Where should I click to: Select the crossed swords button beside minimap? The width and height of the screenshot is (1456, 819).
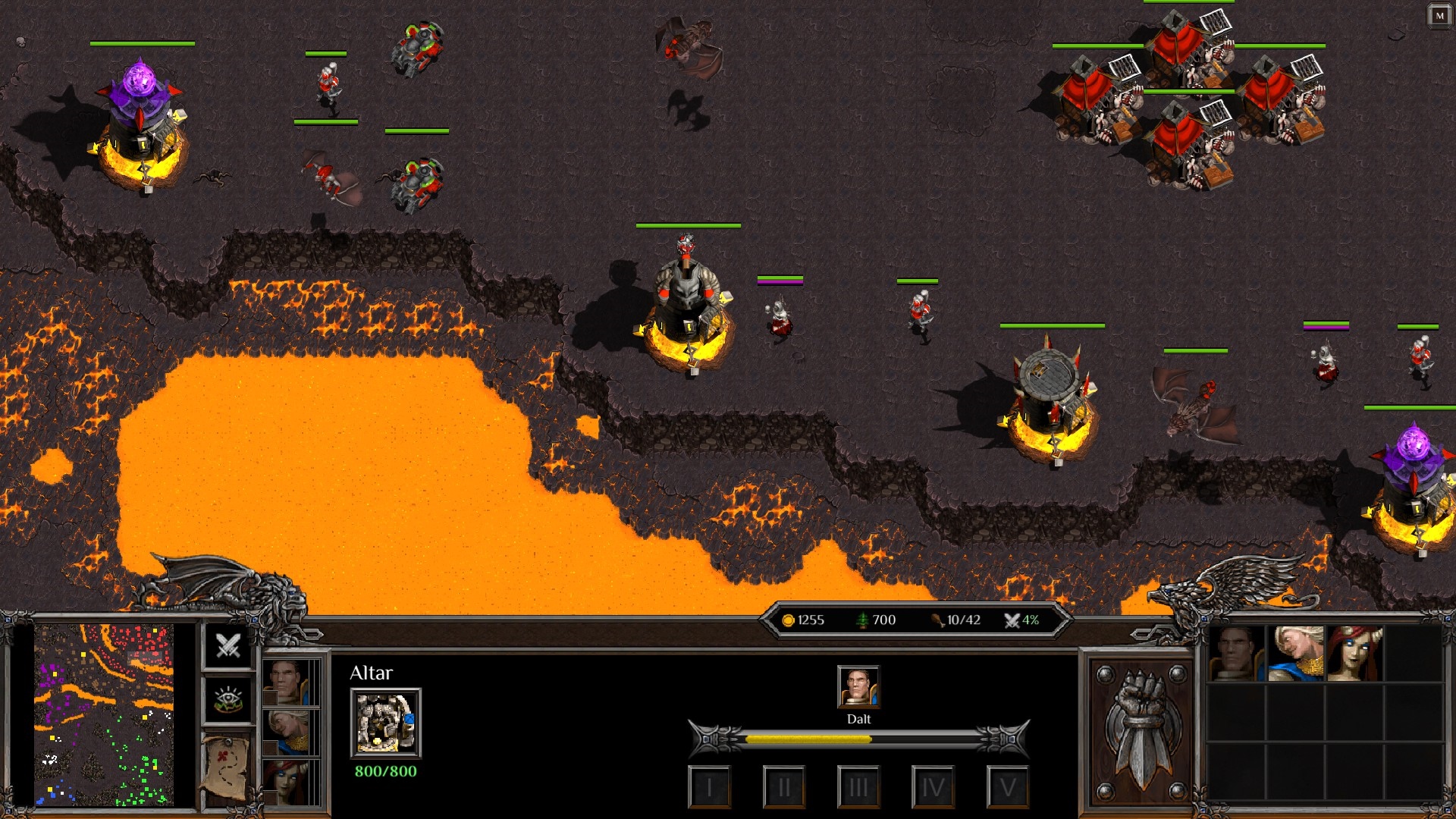(228, 646)
